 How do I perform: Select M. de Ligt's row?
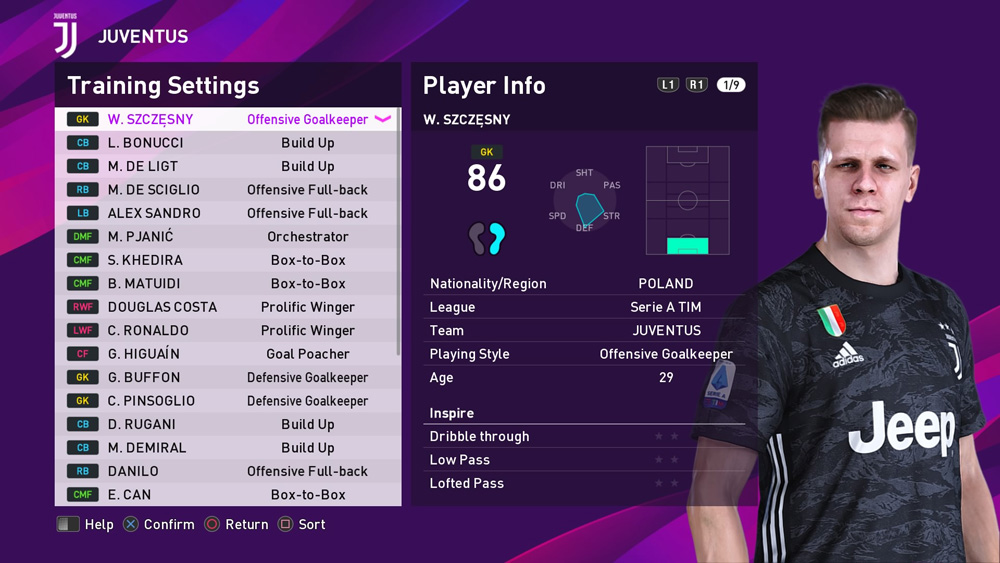pyautogui.click(x=227, y=166)
